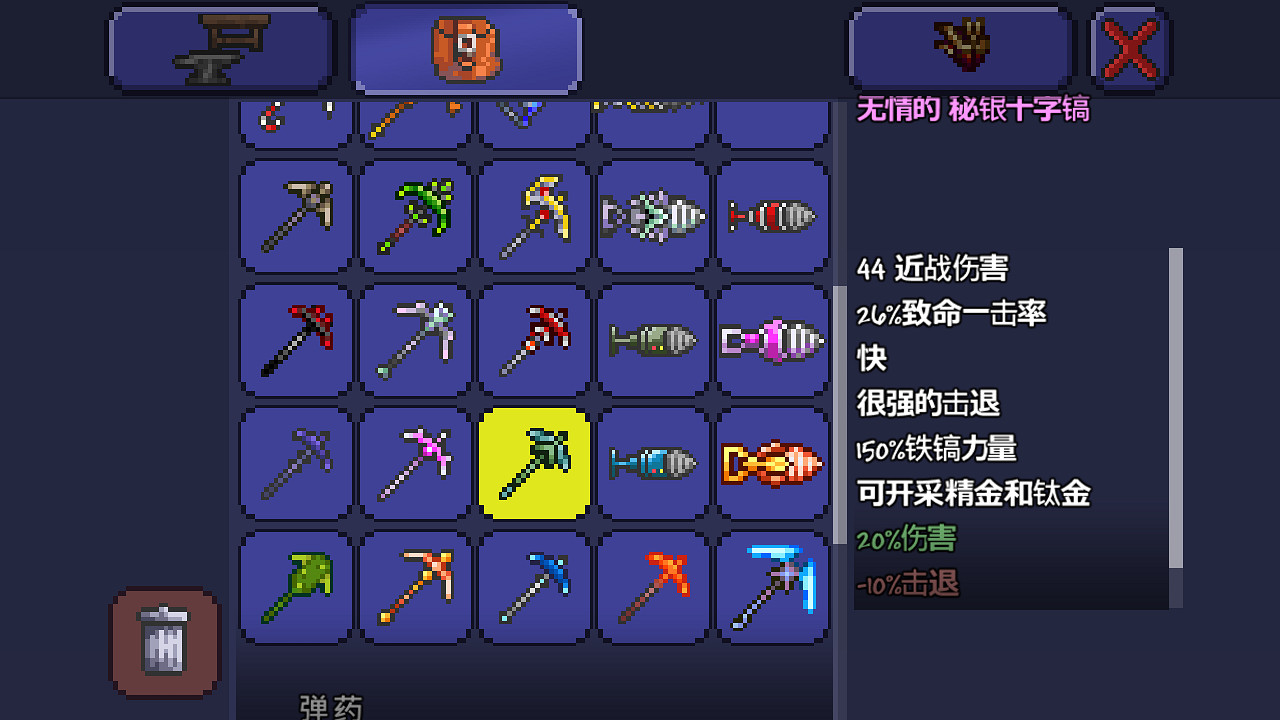
Task: Select the yellow-and-red ornate pickaxe in second row
Action: pos(533,217)
